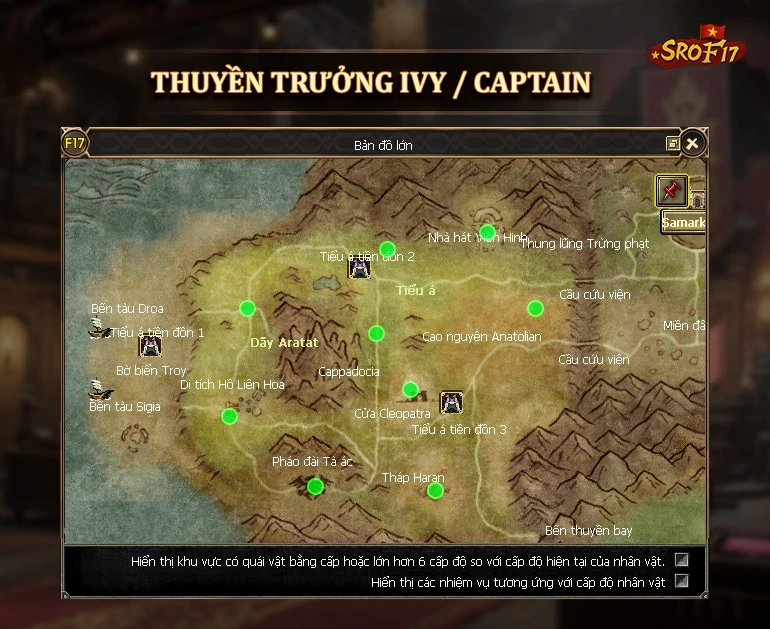Viewport: 770px width, 629px height.
Task: Click the F17 badge on the map window
Action: [75, 143]
